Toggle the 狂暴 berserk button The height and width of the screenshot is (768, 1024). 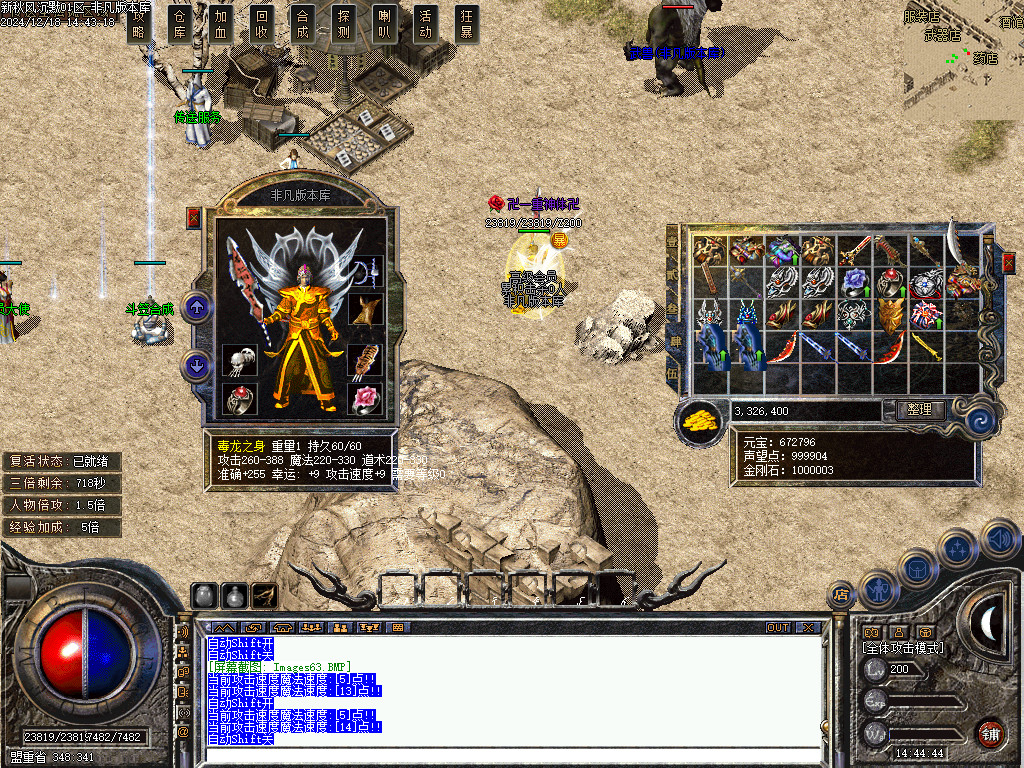tap(467, 24)
